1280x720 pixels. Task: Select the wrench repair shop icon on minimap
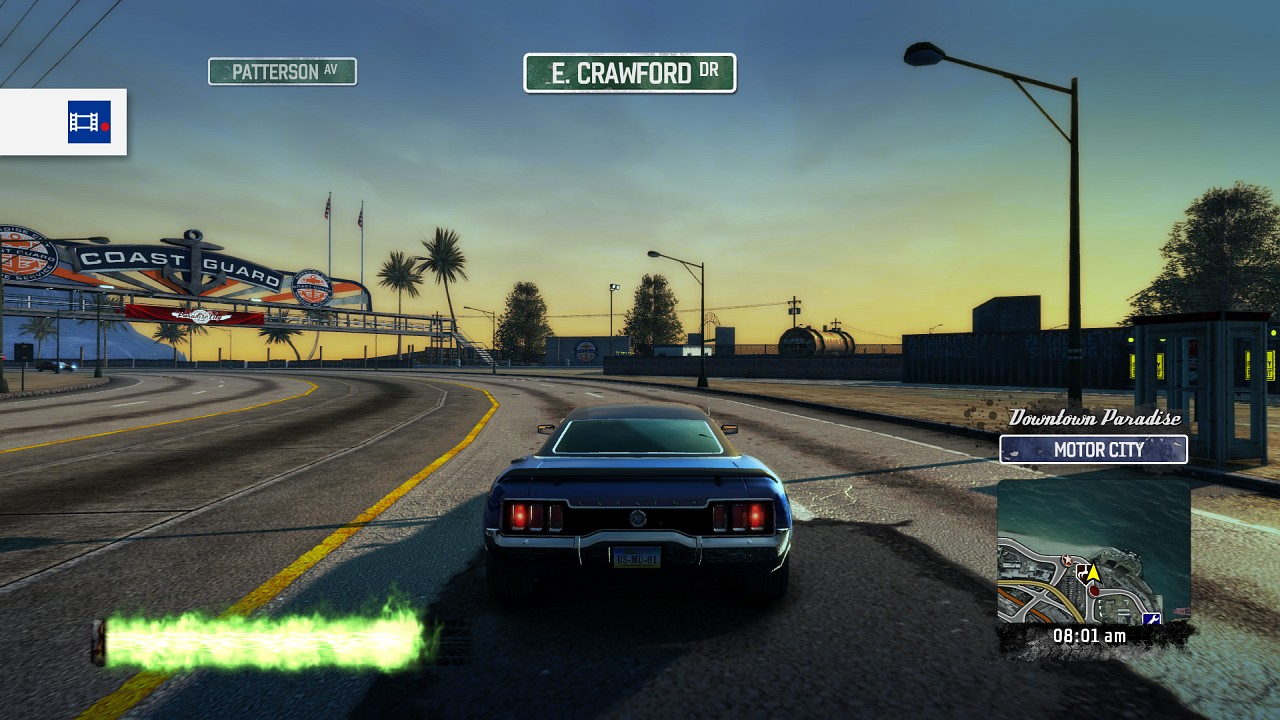tap(1151, 618)
